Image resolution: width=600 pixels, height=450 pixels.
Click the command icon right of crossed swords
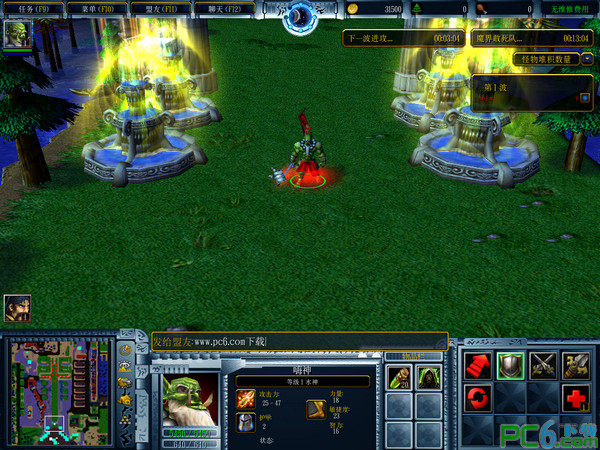click(575, 365)
